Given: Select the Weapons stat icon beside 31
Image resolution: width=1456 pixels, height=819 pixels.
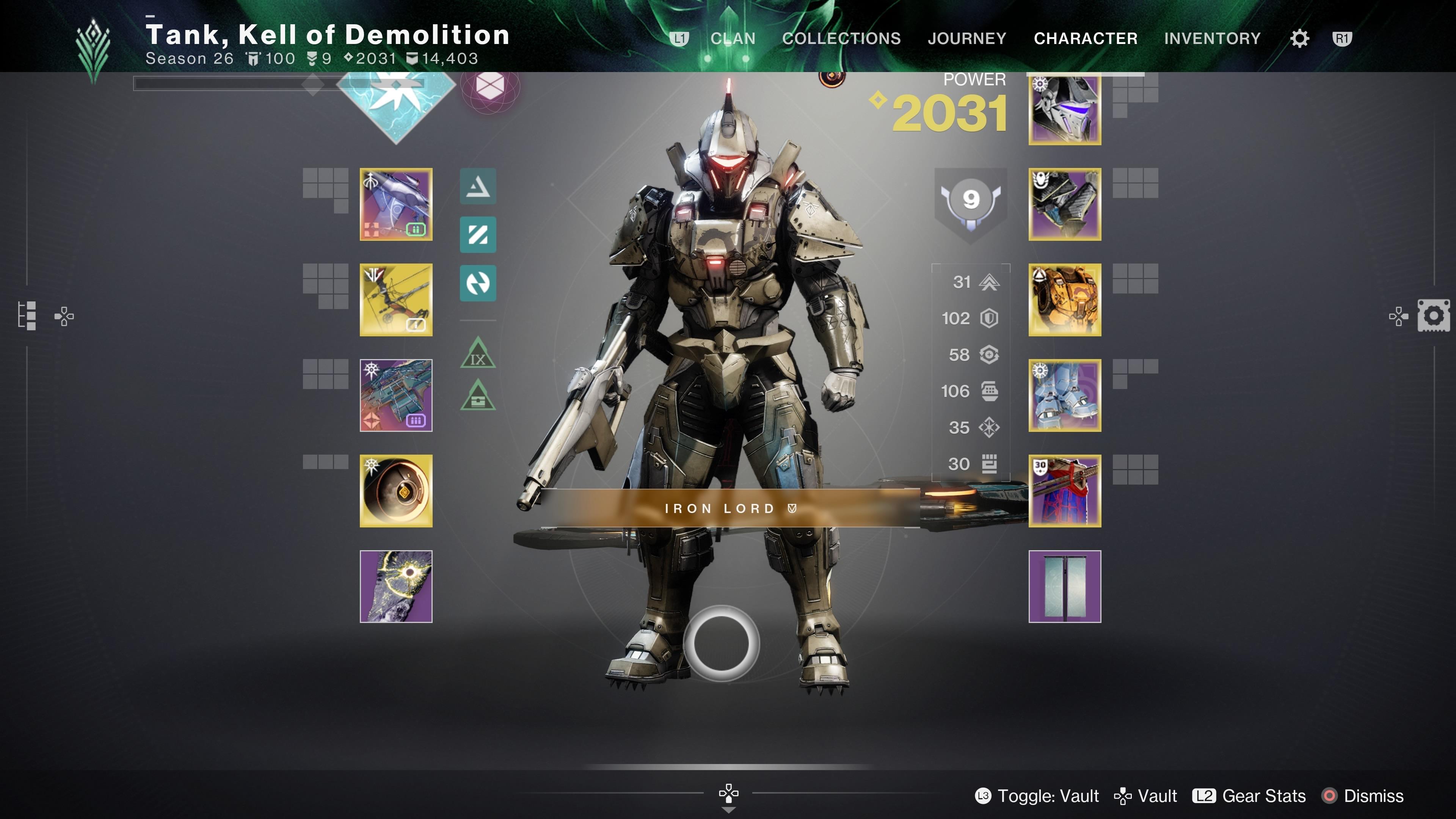Looking at the screenshot, I should click(x=989, y=282).
